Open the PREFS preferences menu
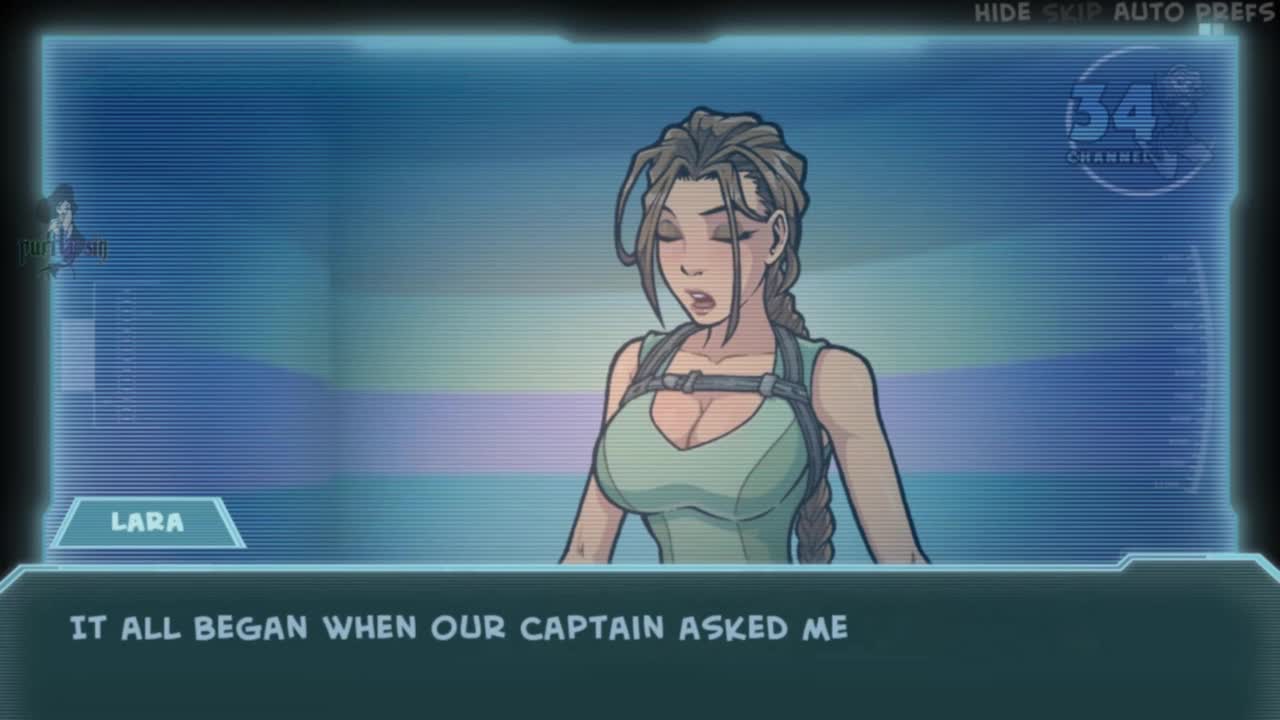1280x720 pixels. click(1235, 13)
